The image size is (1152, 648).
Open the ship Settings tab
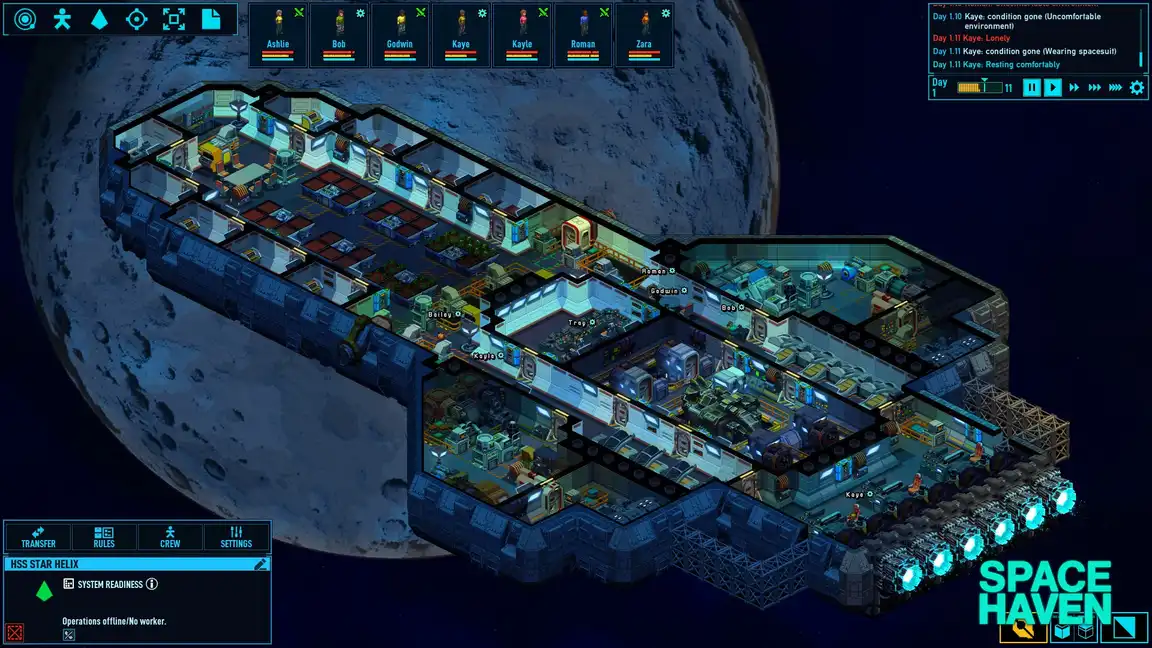click(x=236, y=537)
